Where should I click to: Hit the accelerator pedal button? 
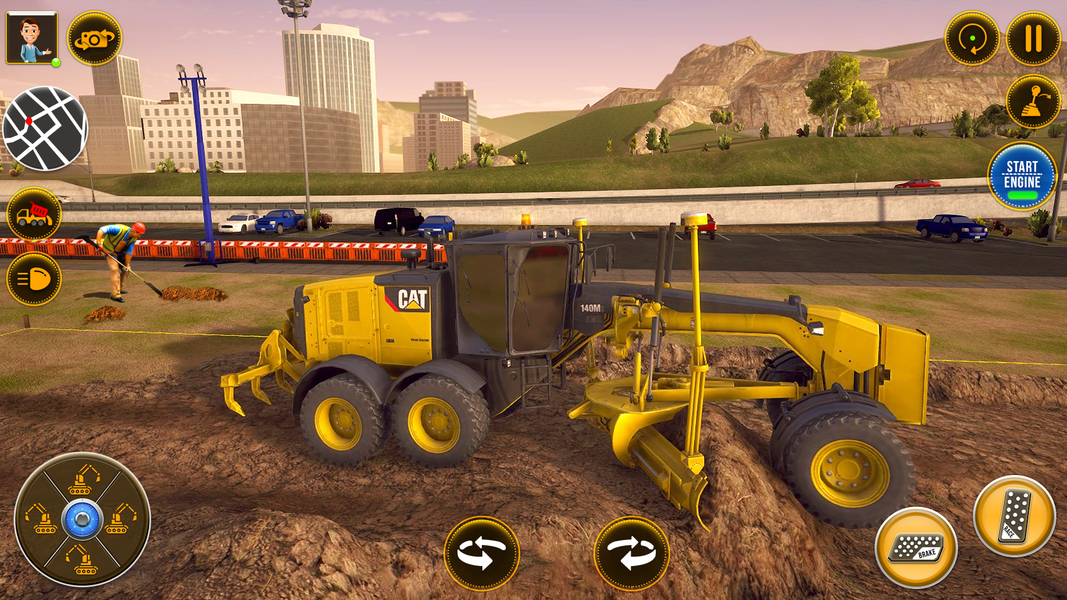tap(1014, 516)
